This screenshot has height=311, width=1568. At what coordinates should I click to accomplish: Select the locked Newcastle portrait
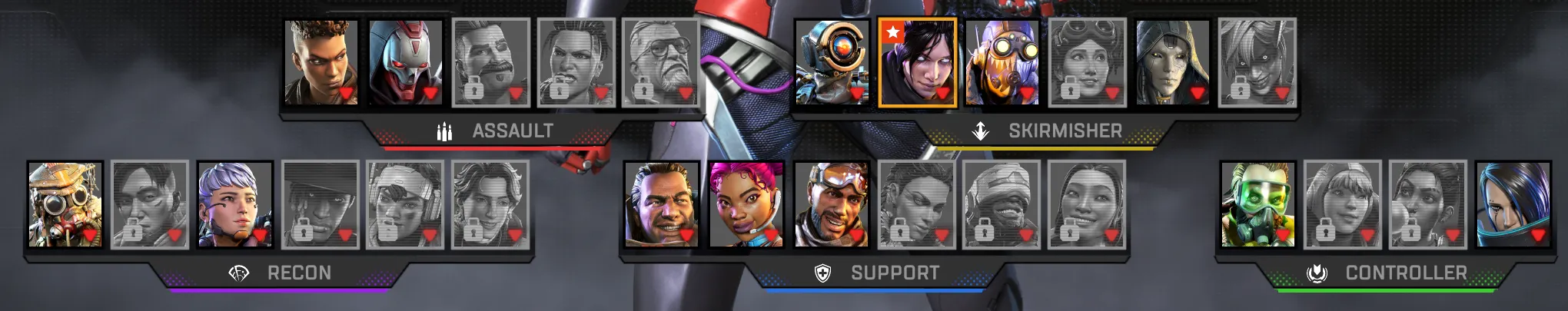point(1002,204)
